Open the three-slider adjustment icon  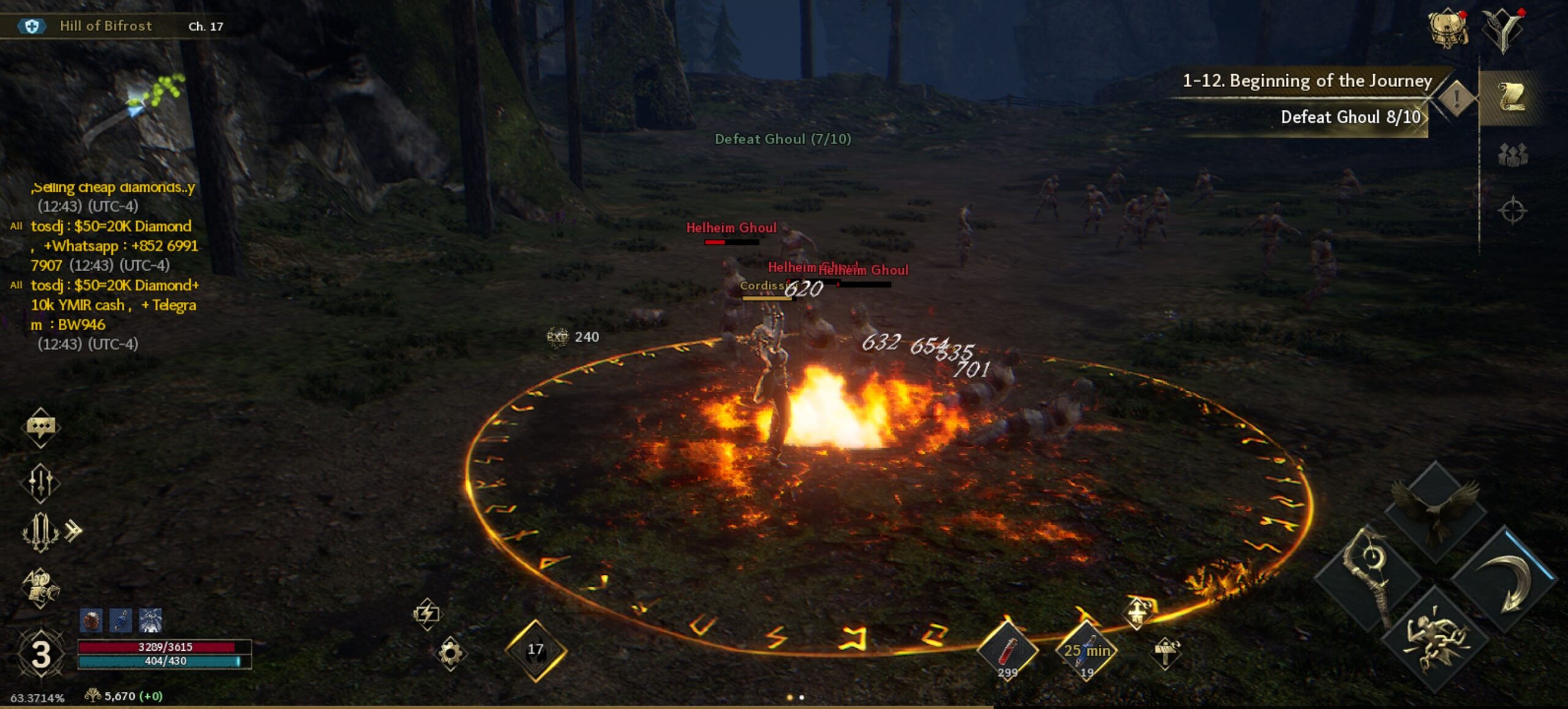[40, 482]
